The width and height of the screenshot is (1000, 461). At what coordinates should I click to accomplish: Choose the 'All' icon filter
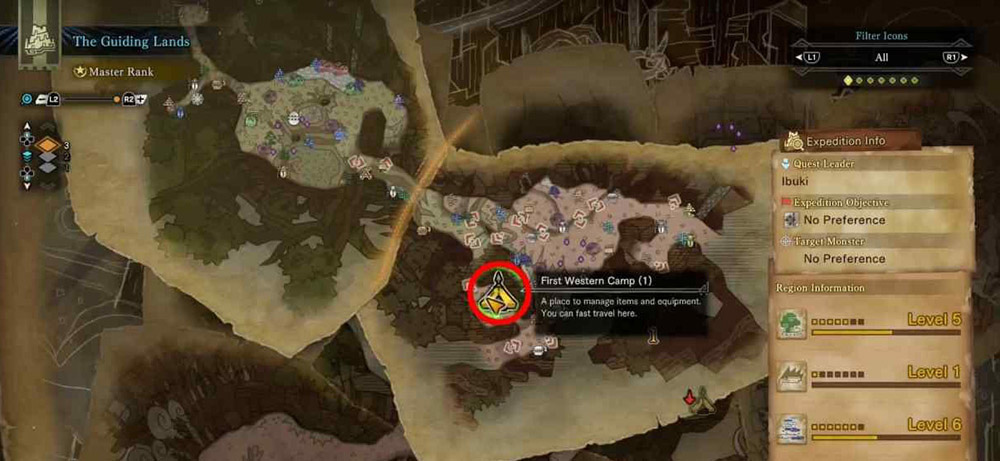(x=880, y=58)
